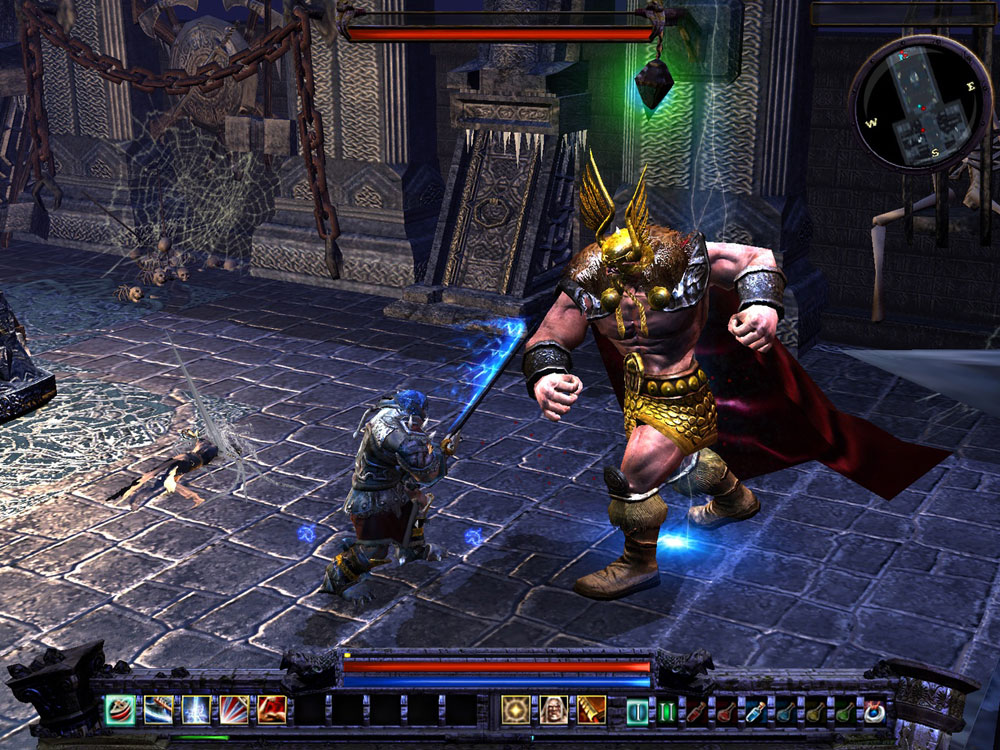This screenshot has width=1000, height=750.
Task: Use the round red potion flask
Action: [x=726, y=711]
